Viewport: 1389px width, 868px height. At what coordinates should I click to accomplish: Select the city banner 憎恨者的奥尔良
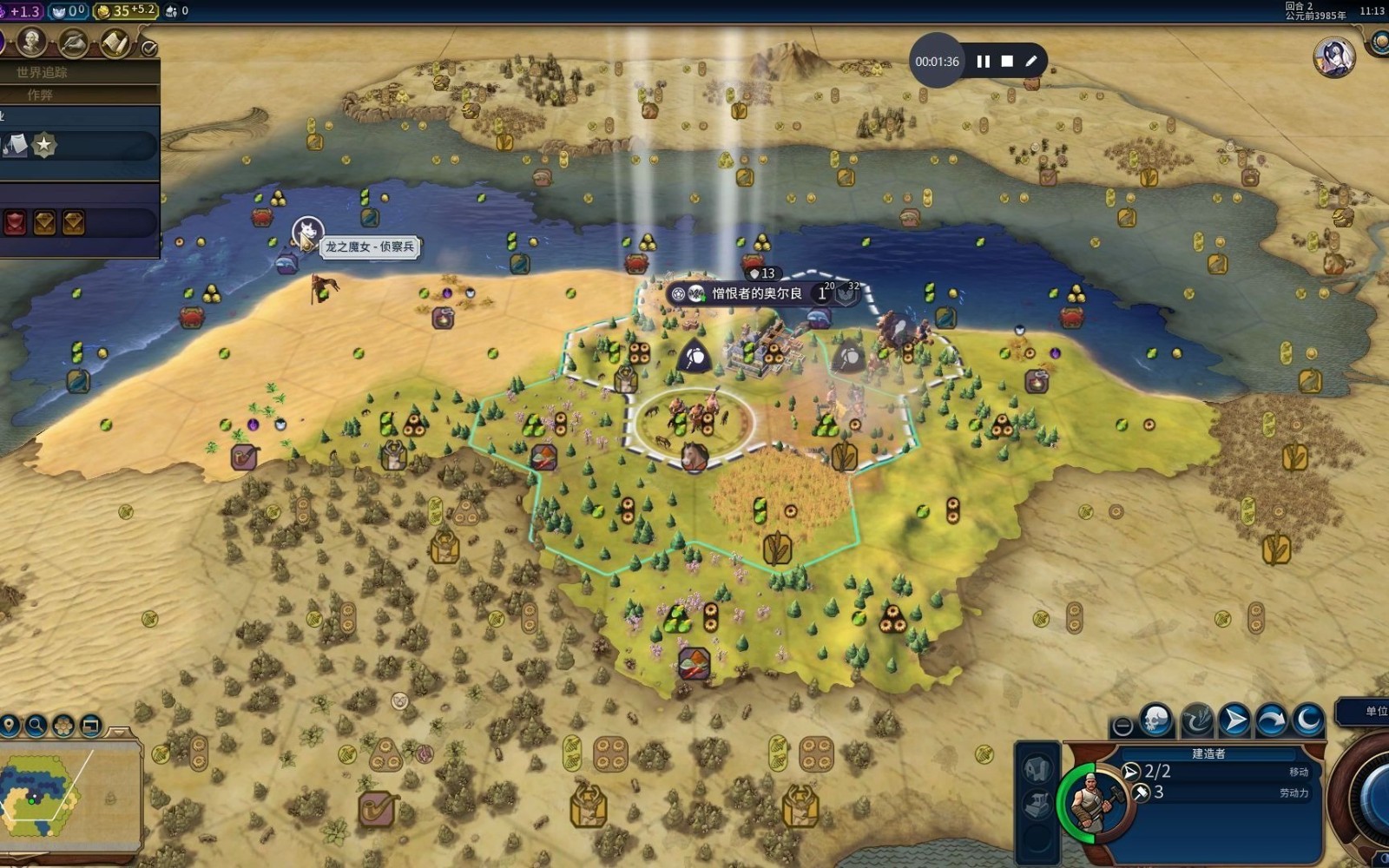point(756,293)
